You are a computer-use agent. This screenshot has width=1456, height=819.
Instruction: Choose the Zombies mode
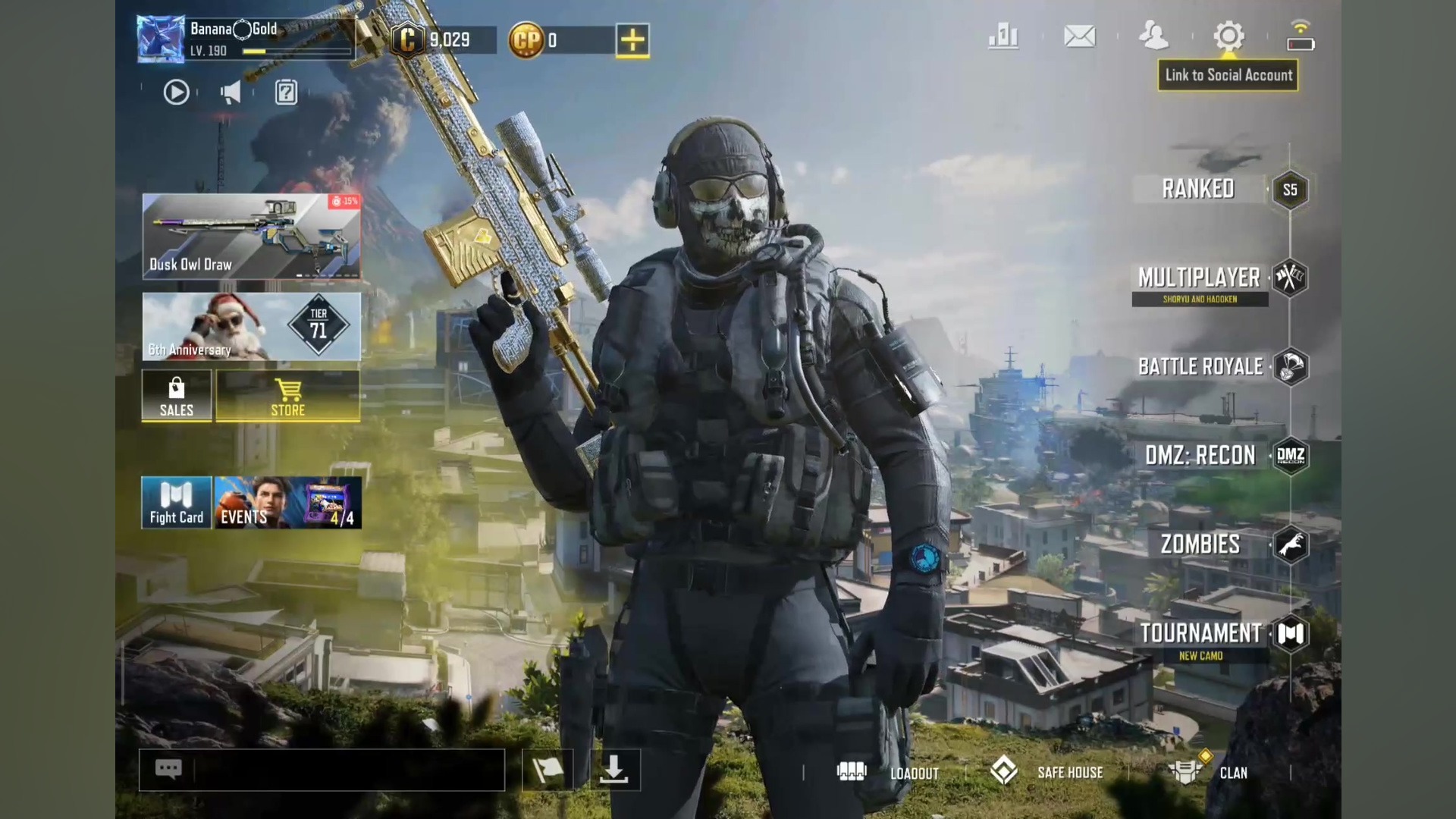tap(1200, 544)
